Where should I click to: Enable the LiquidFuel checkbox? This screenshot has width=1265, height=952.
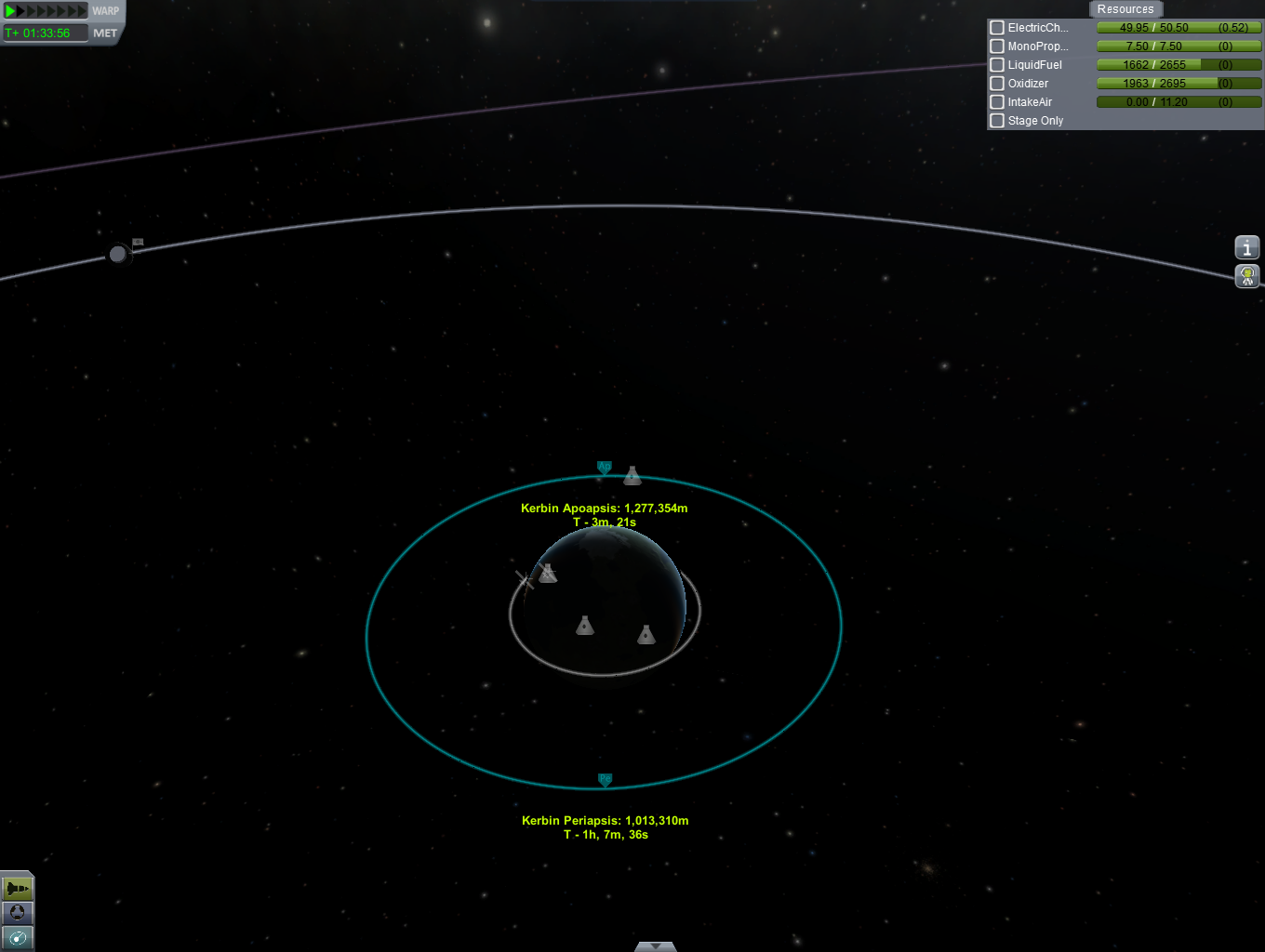coord(997,65)
